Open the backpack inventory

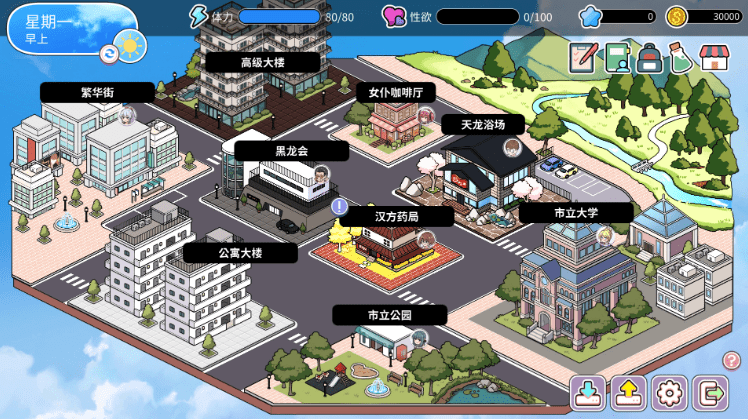(650, 58)
